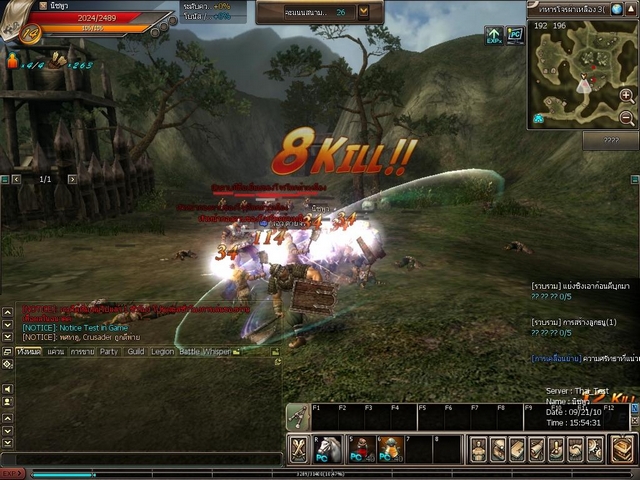640x480 pixels.
Task: Select the Battle chat tab
Action: point(189,352)
